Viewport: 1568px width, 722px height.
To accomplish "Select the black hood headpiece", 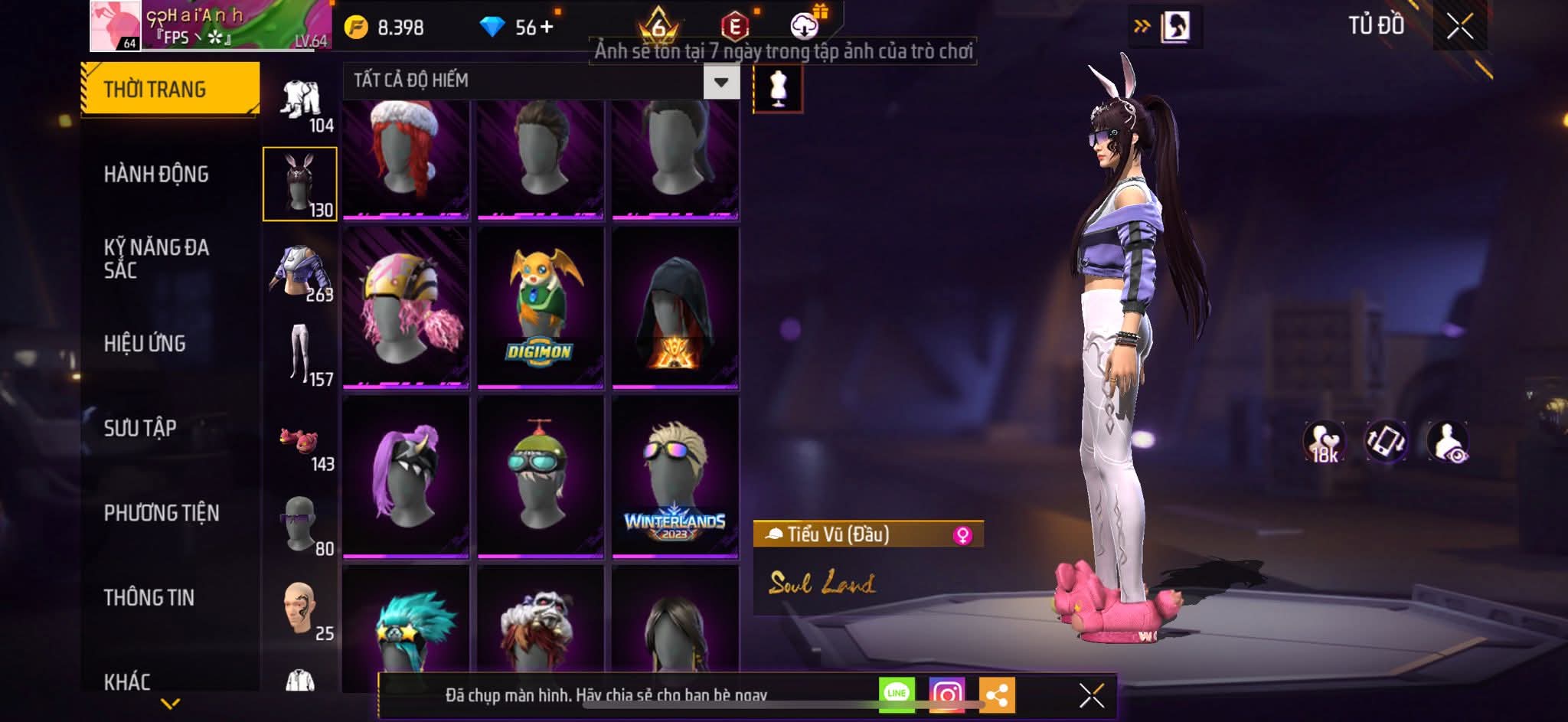I will pos(675,306).
